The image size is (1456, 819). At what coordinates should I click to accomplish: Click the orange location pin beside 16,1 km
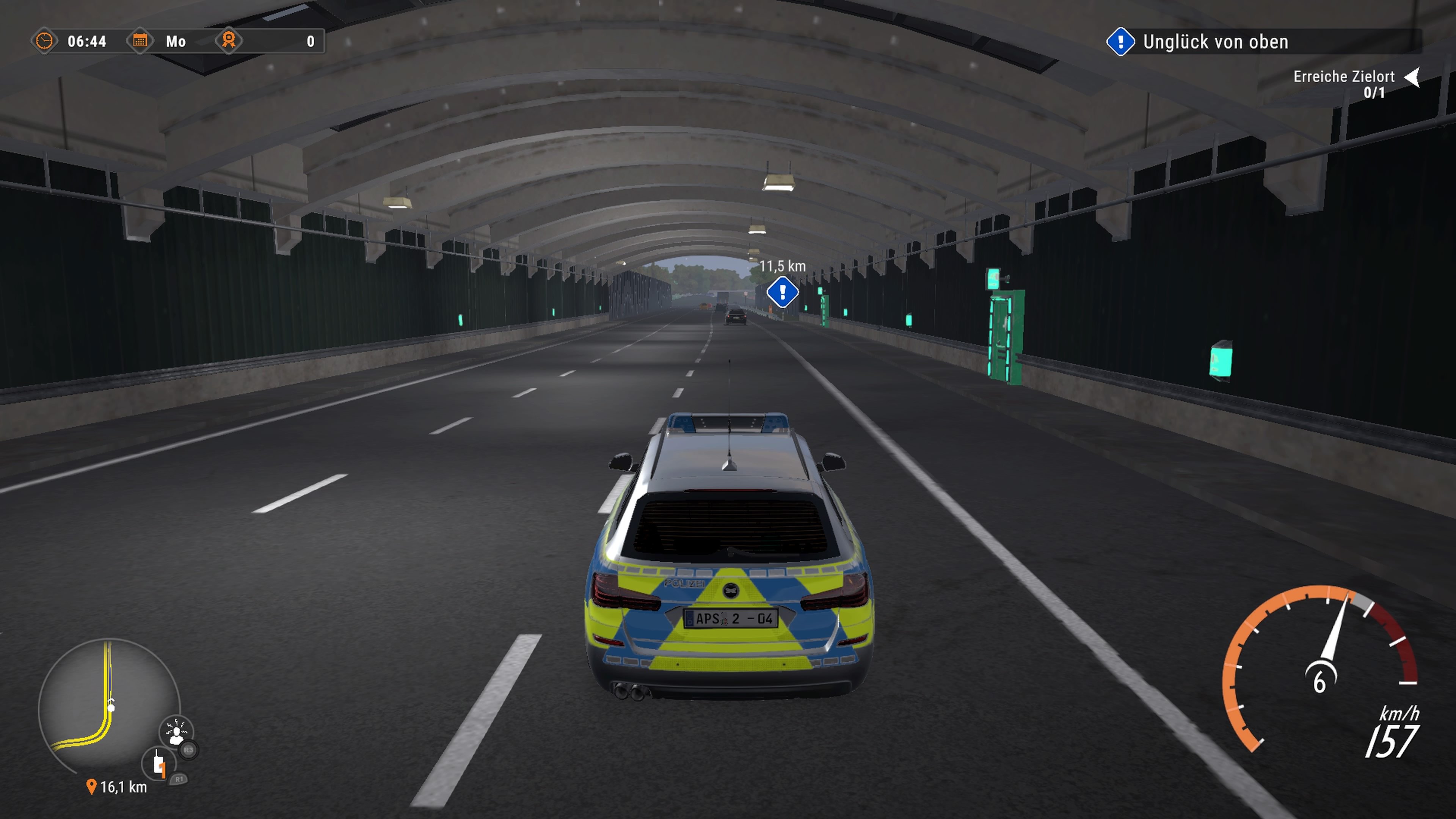pos(91,786)
